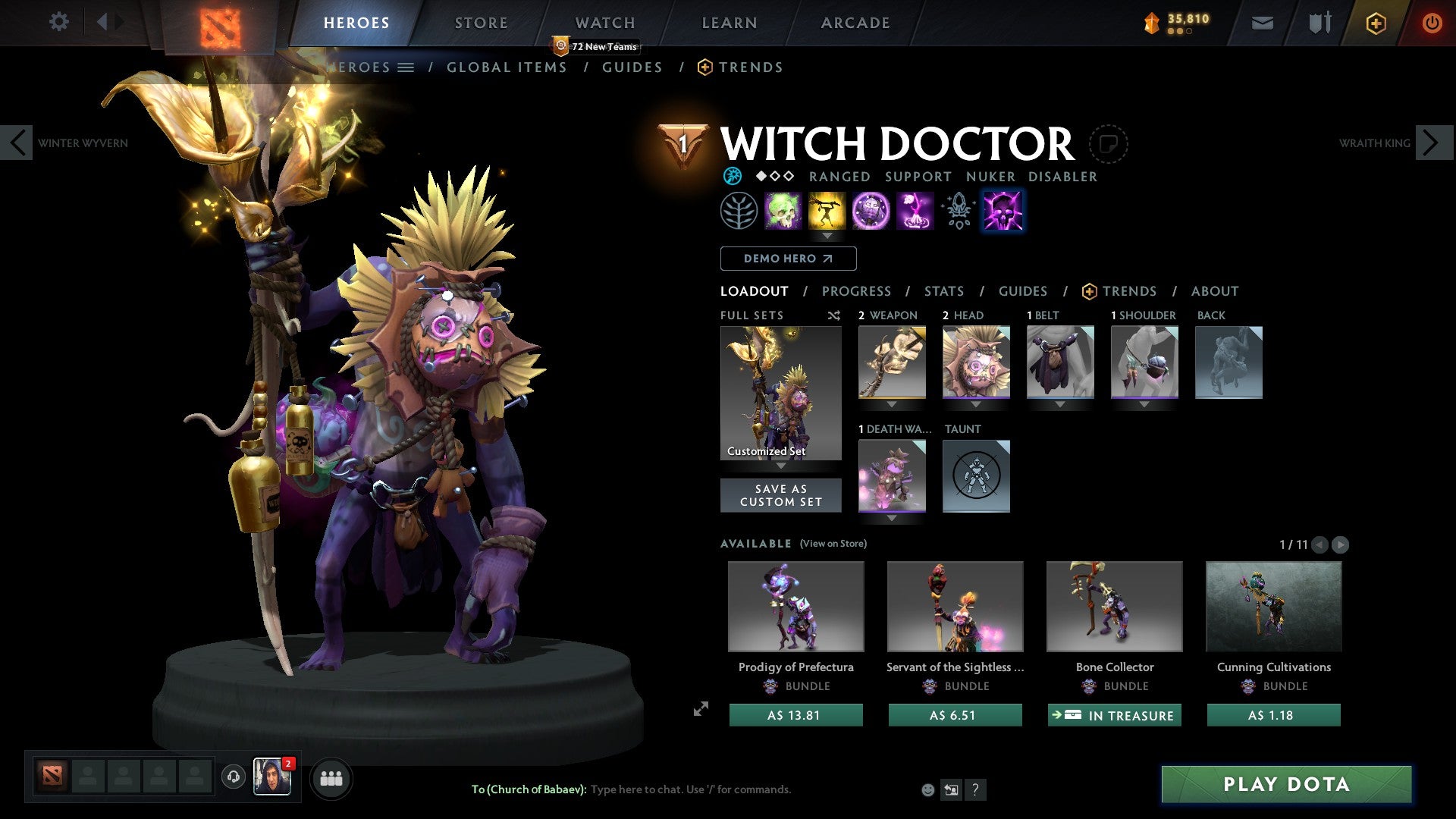The width and height of the screenshot is (1456, 819).
Task: Toggle the shuffle icon next to Full Sets
Action: tap(833, 315)
